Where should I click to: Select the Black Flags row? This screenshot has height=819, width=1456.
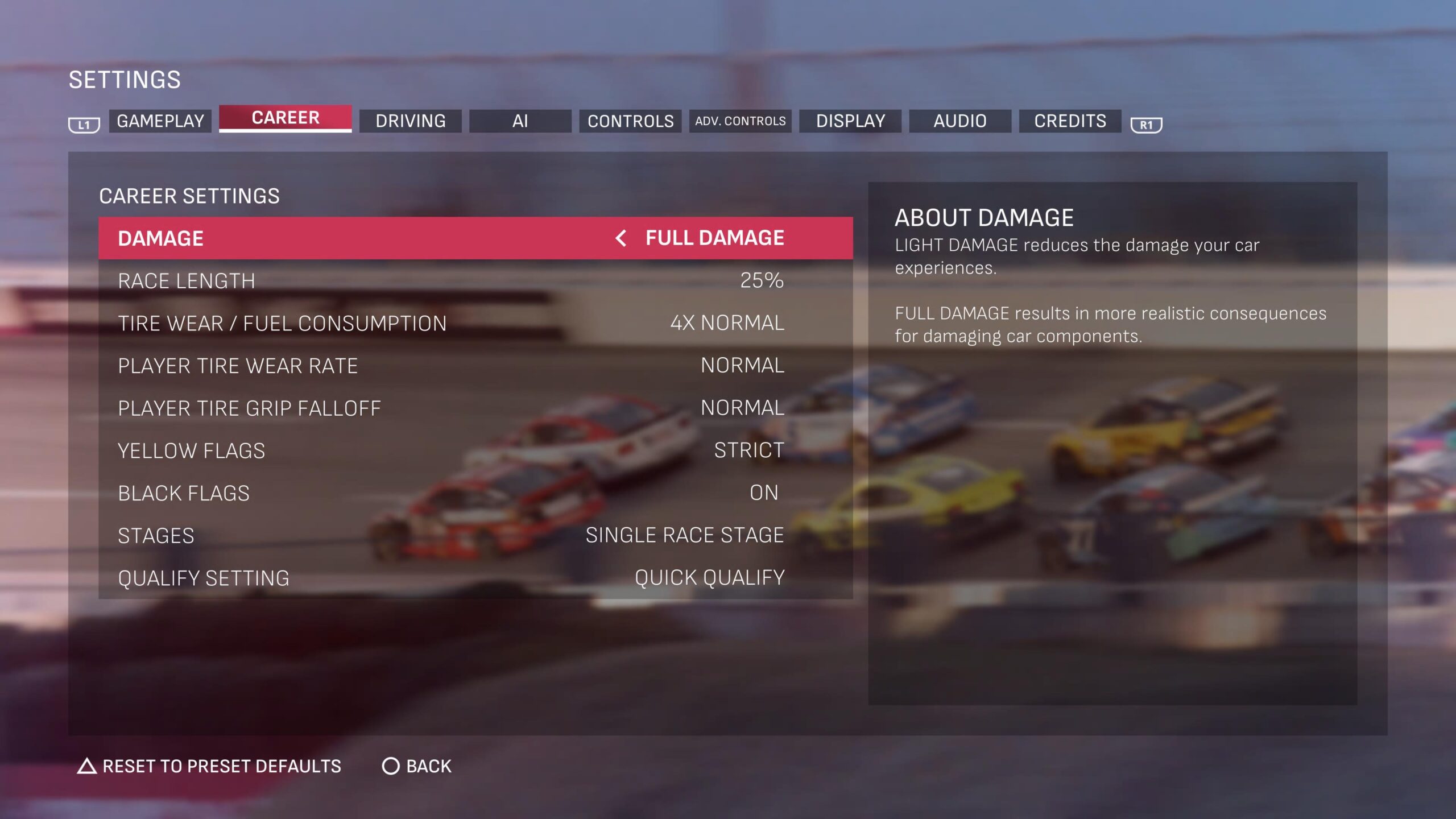coord(475,493)
